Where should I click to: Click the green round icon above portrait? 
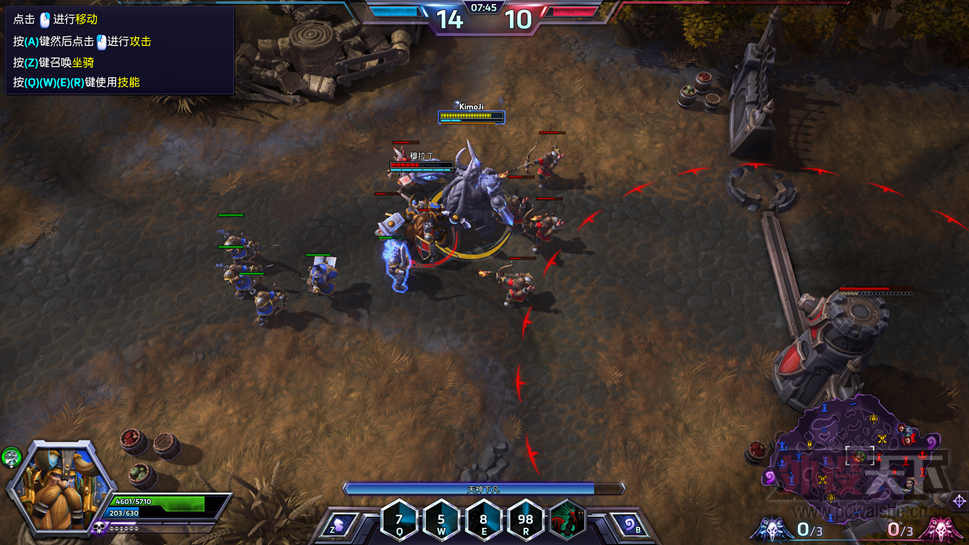coord(11,457)
